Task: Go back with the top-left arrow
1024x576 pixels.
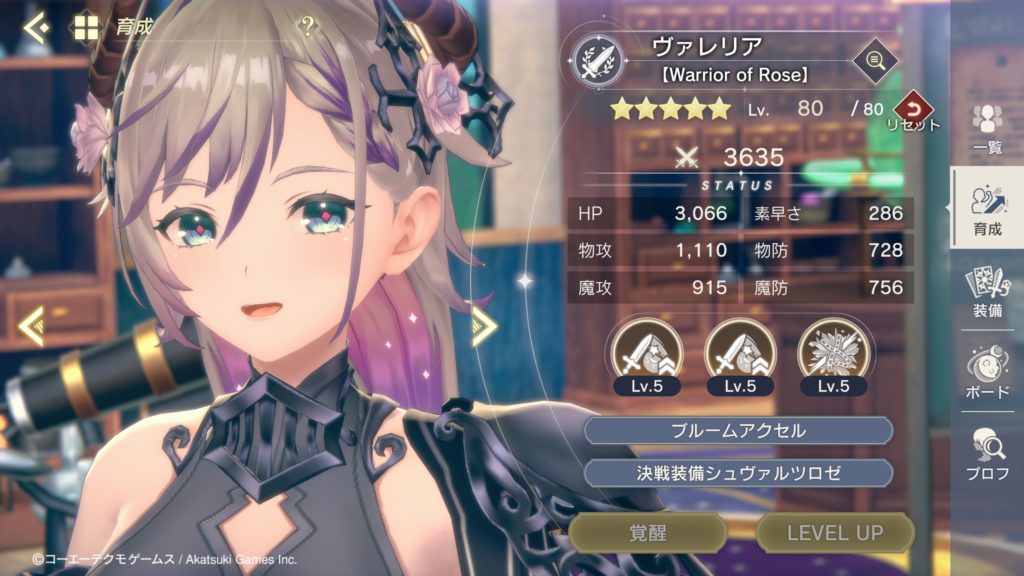Action: (36, 27)
